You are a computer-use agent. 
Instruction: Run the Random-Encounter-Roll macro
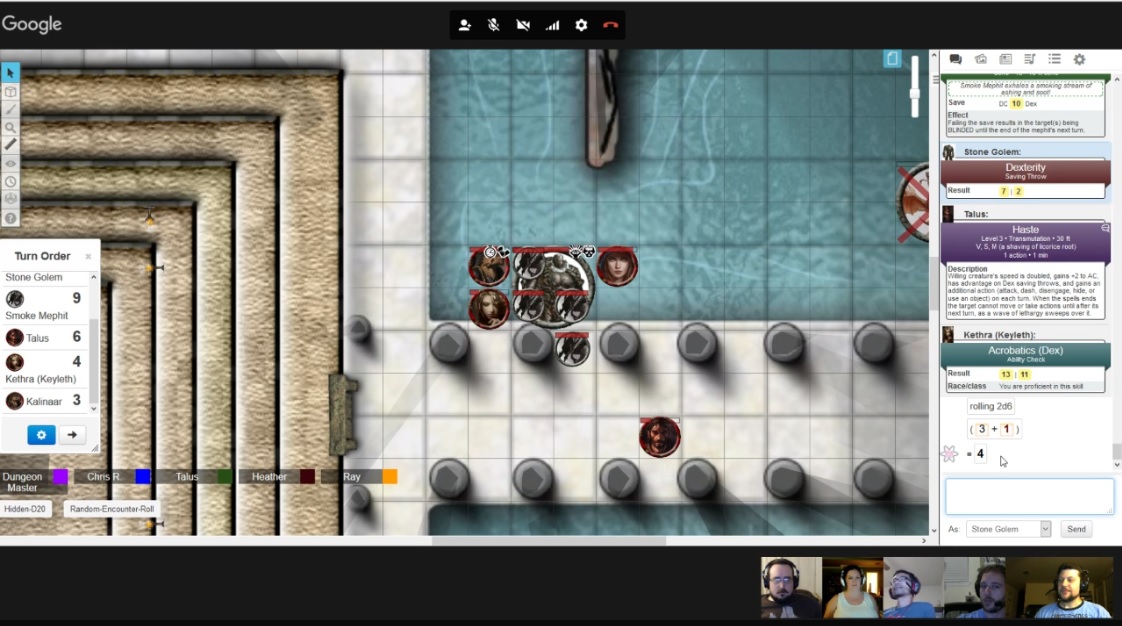(x=112, y=509)
